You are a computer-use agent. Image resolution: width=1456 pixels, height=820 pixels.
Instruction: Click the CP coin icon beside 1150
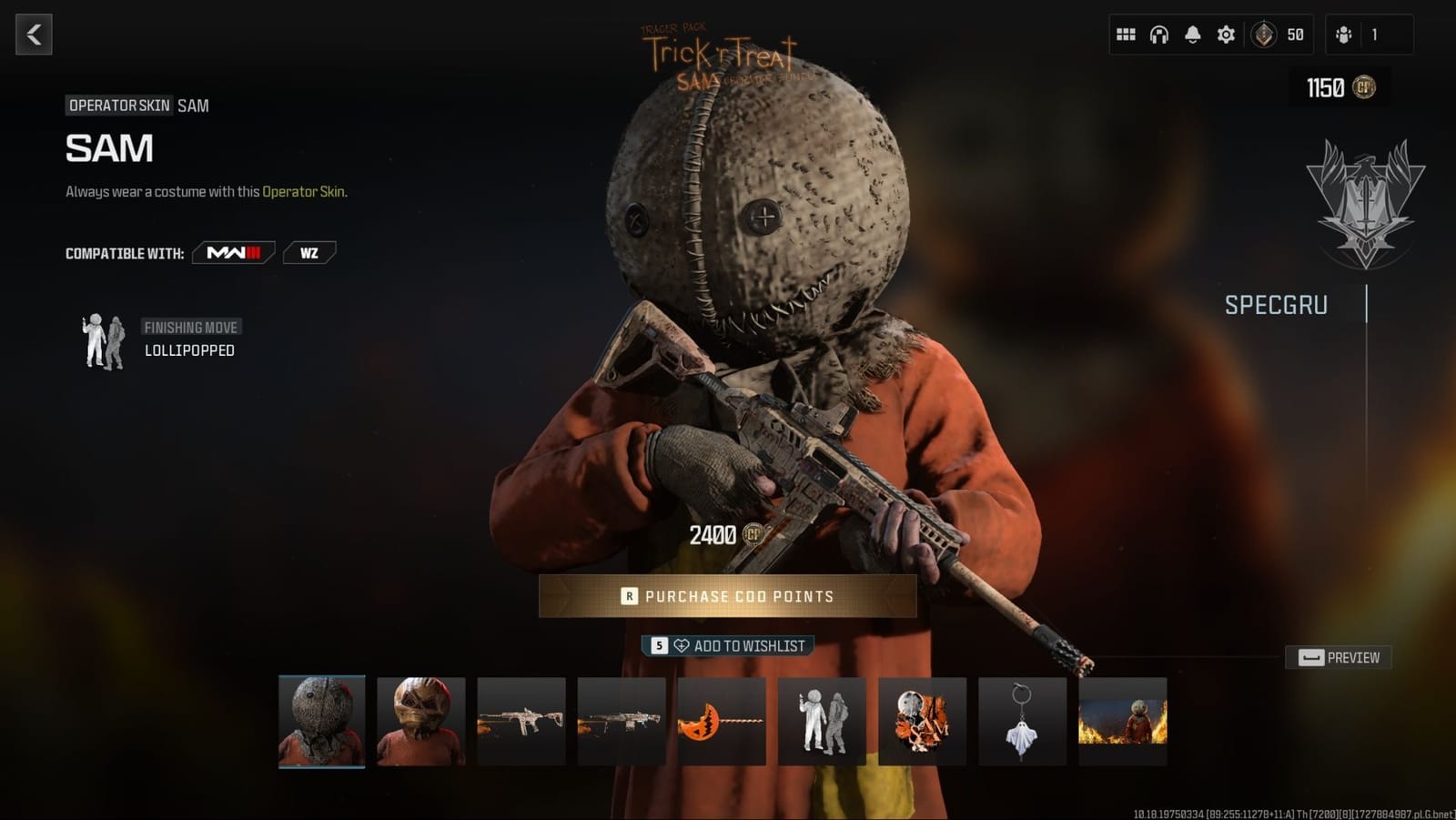coord(1365,88)
